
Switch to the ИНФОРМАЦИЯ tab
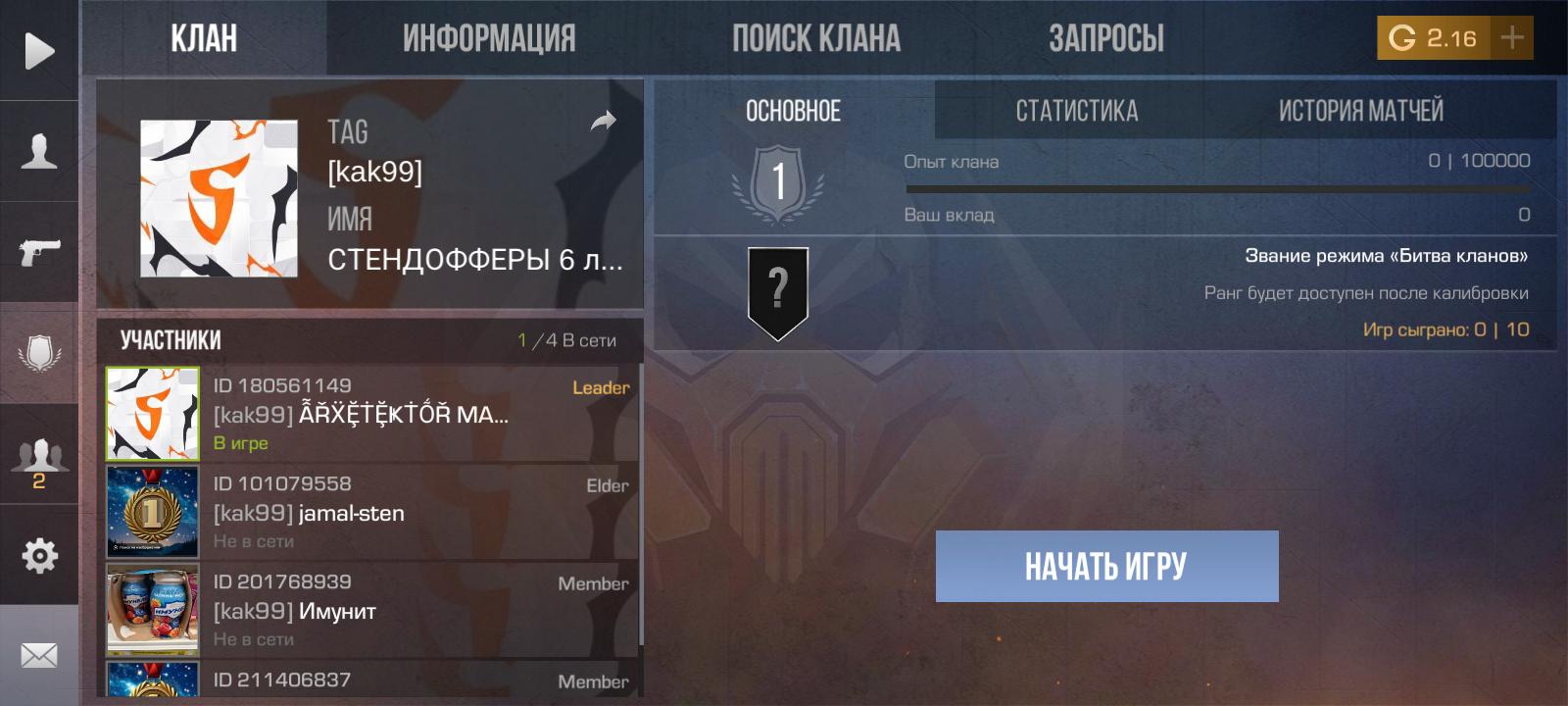point(489,38)
